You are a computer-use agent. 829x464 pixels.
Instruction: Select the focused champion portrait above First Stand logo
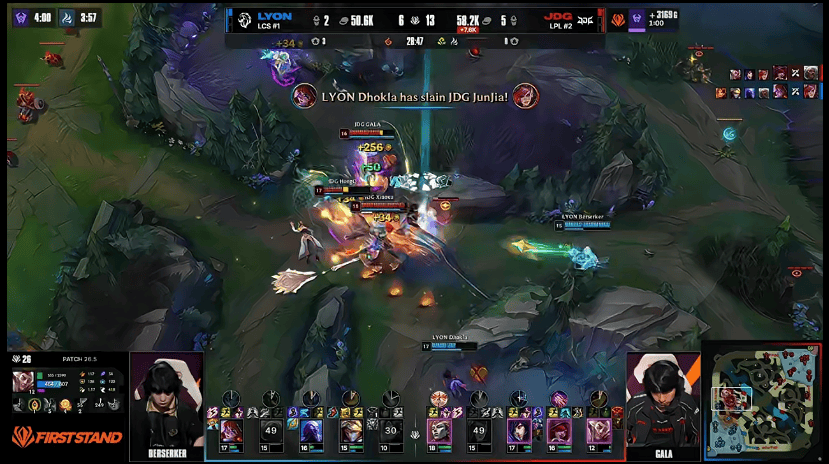22,381
